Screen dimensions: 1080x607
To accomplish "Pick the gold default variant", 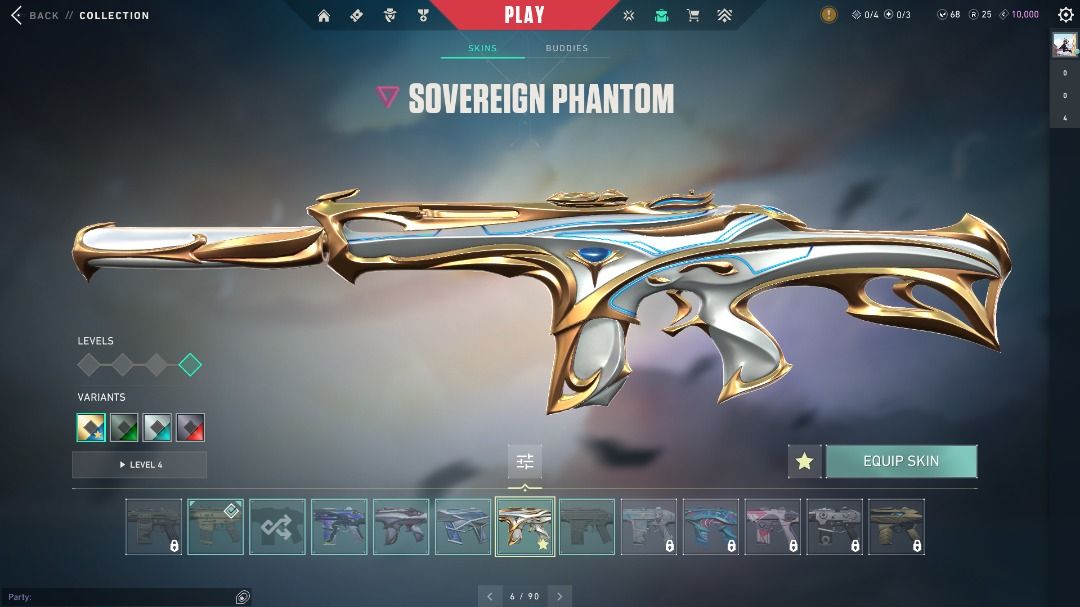I will click(x=91, y=428).
